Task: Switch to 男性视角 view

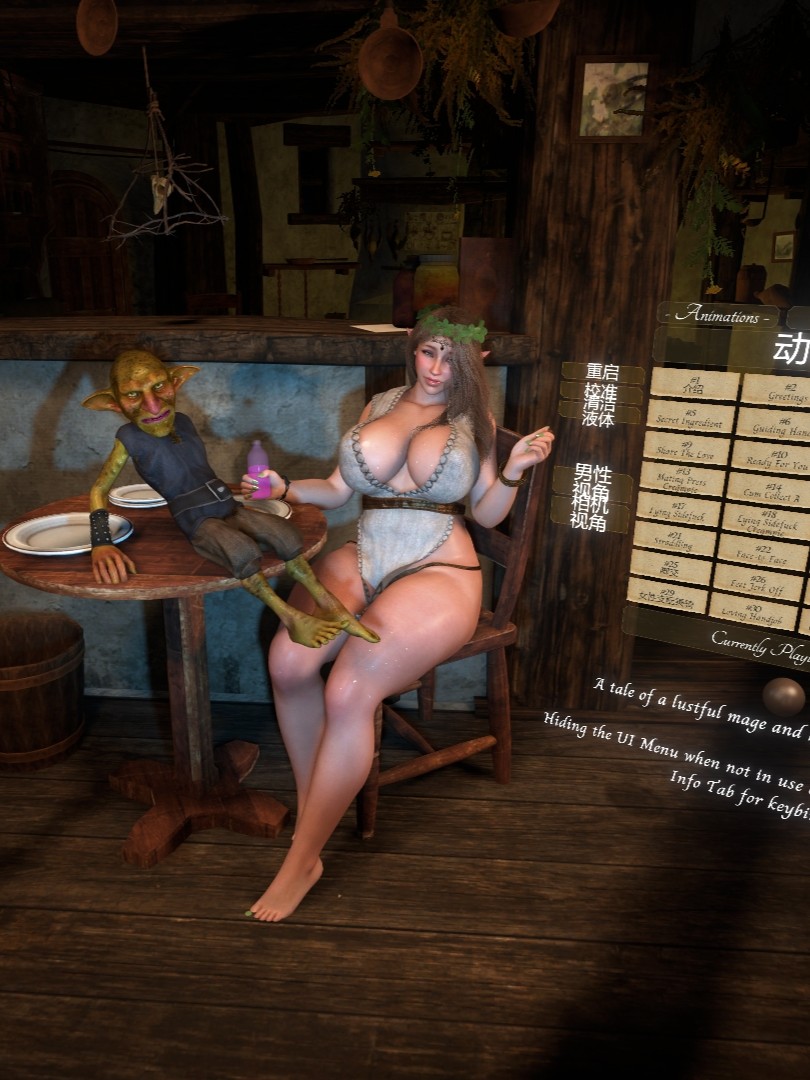Action: [x=592, y=481]
